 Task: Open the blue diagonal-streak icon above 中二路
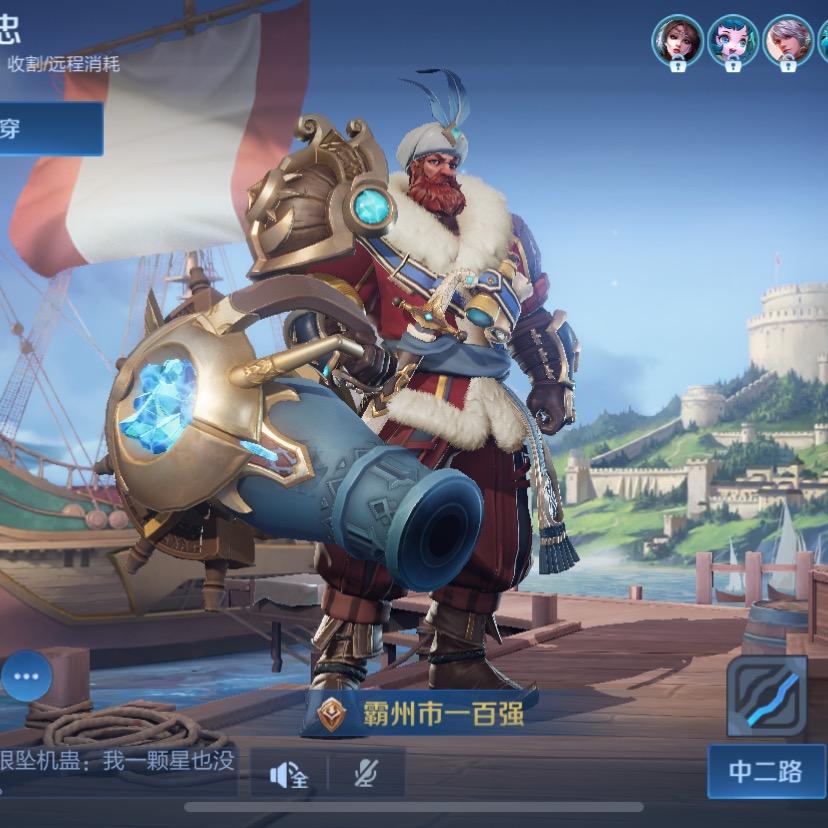coord(766,695)
